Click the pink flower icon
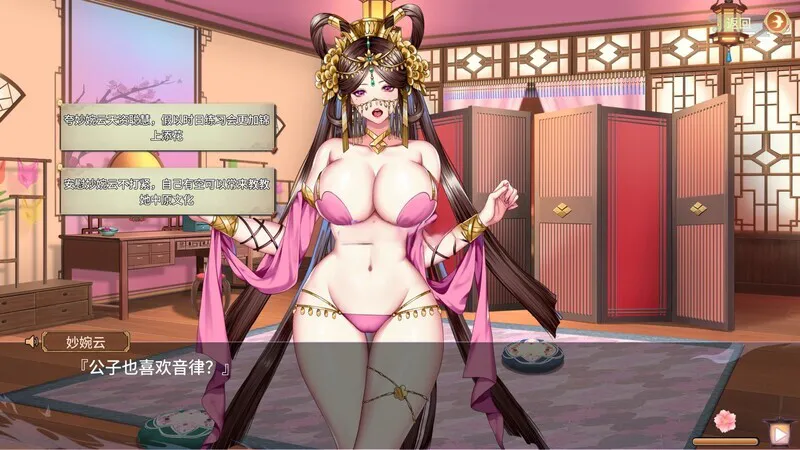This screenshot has width=800, height=450. tap(724, 419)
